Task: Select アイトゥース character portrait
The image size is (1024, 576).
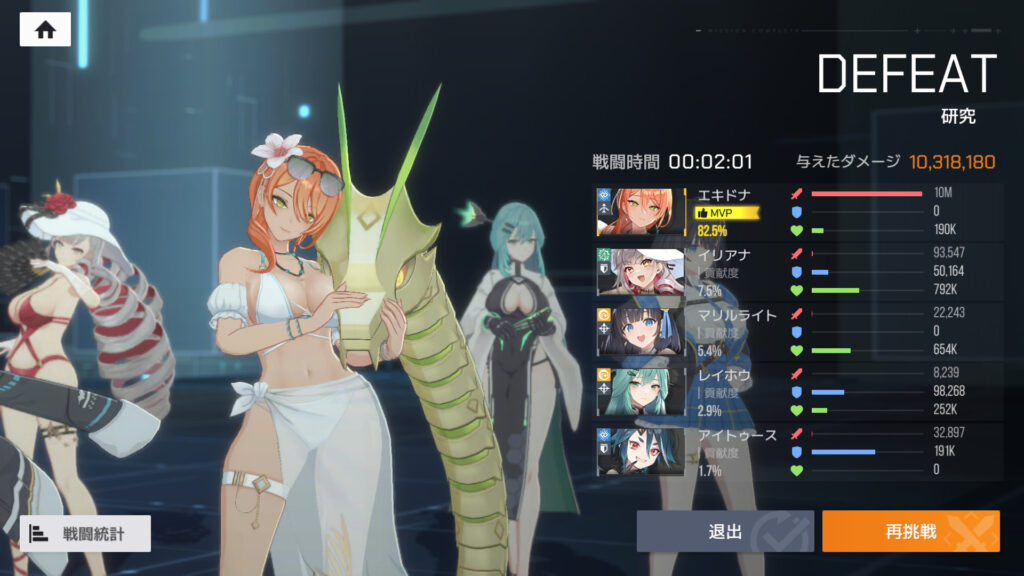Action: pos(640,452)
